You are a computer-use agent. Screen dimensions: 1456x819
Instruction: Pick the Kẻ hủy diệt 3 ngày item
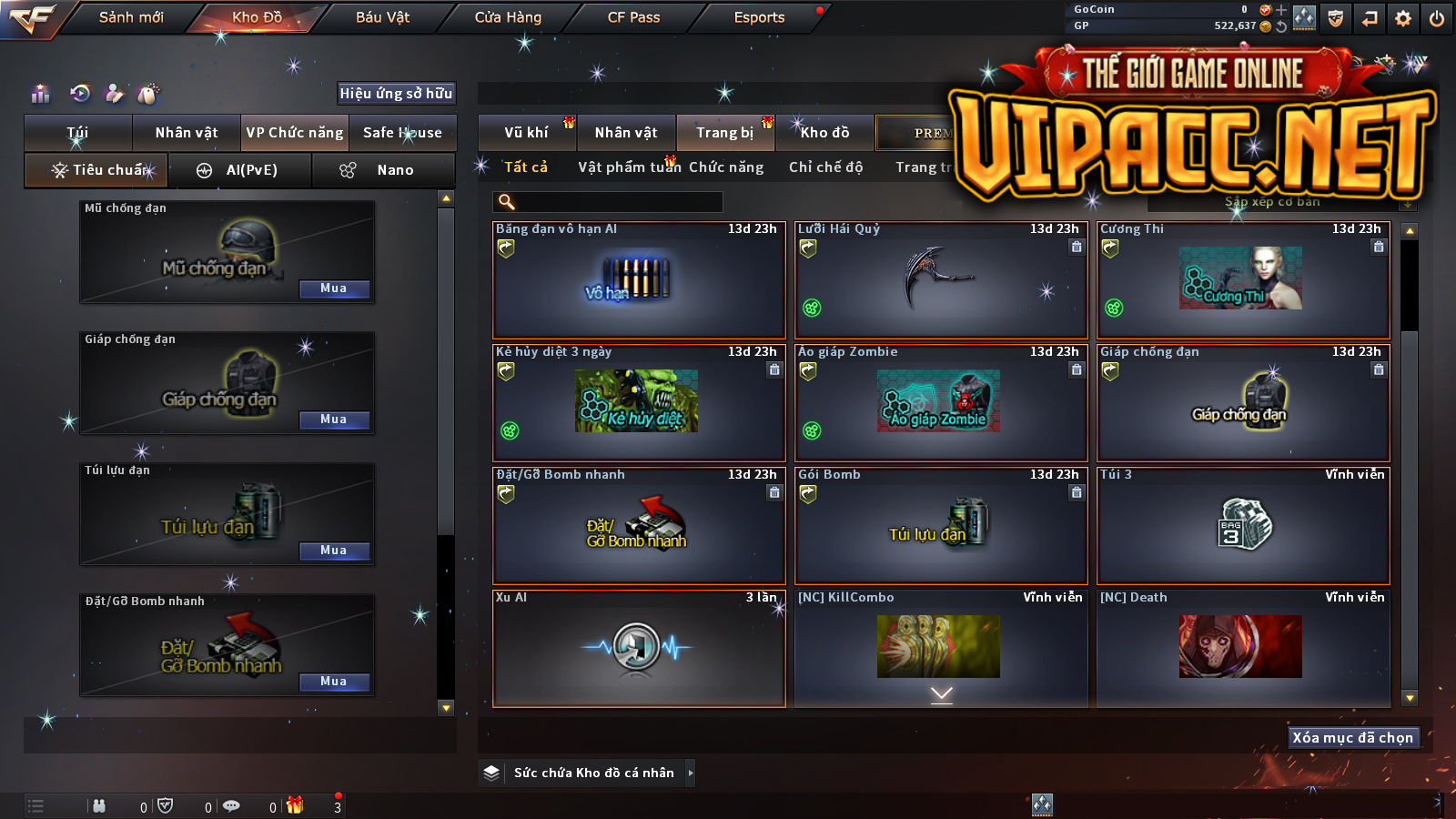coord(639,403)
